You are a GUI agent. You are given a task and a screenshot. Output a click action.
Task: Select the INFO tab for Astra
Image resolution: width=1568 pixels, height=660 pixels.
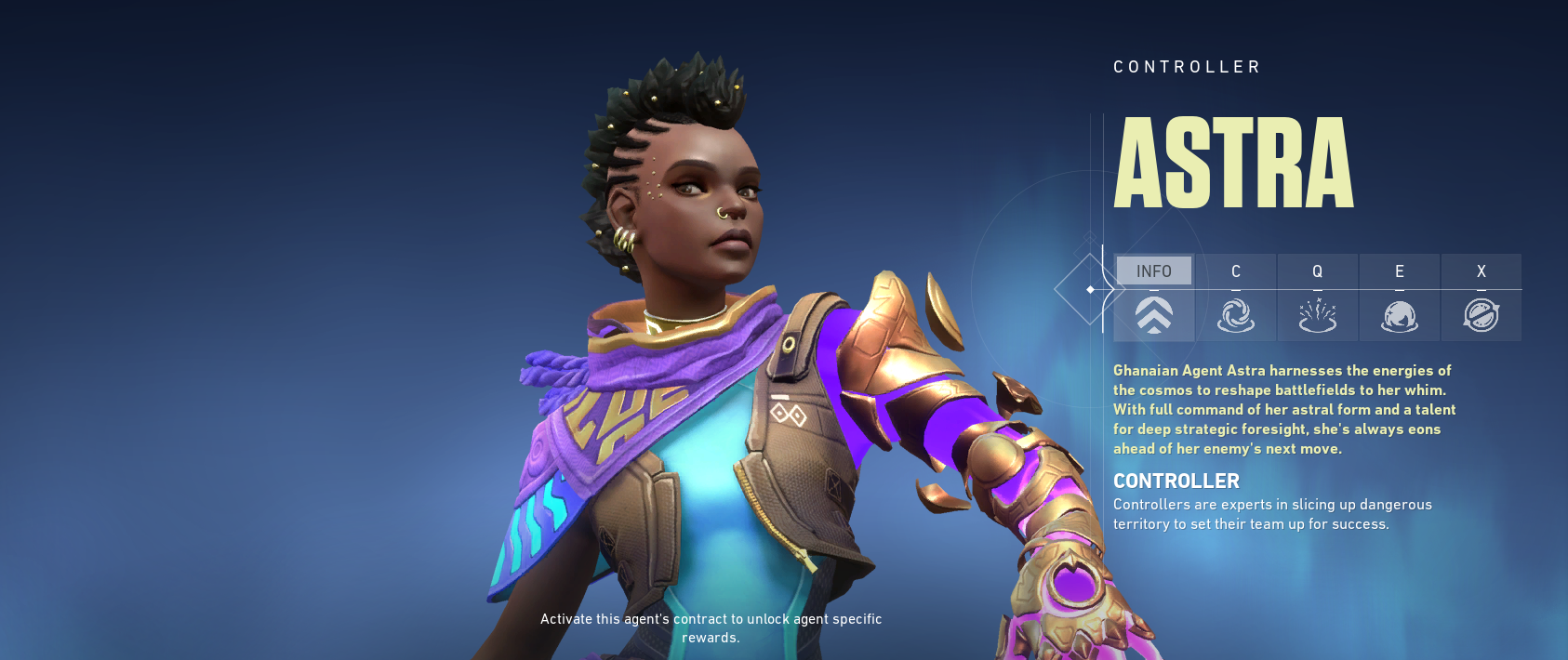(1154, 297)
